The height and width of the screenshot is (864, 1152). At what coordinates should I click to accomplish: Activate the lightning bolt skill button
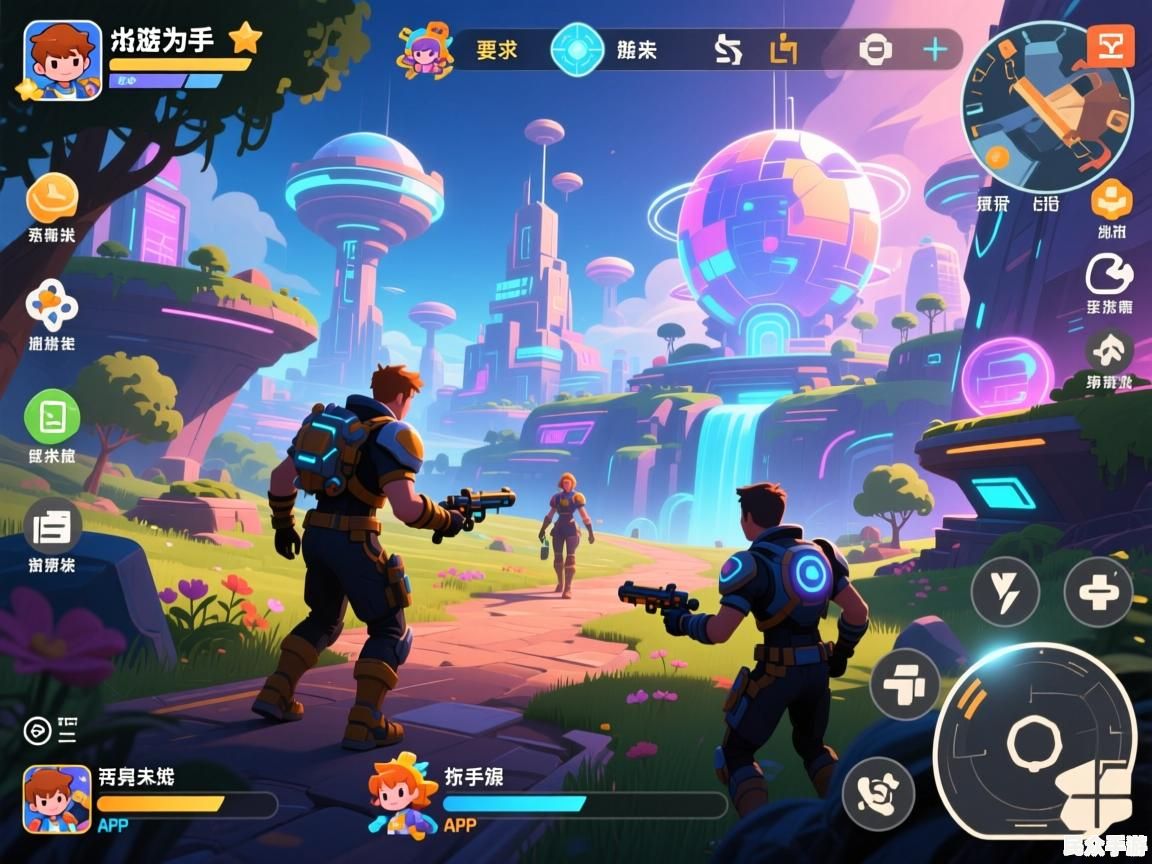1005,592
